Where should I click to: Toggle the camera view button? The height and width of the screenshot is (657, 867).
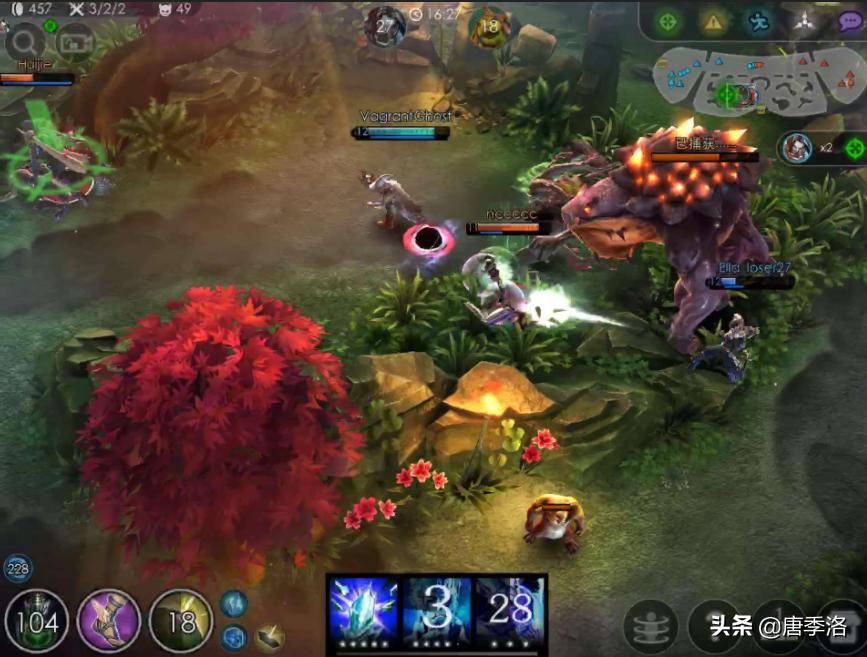[74, 41]
